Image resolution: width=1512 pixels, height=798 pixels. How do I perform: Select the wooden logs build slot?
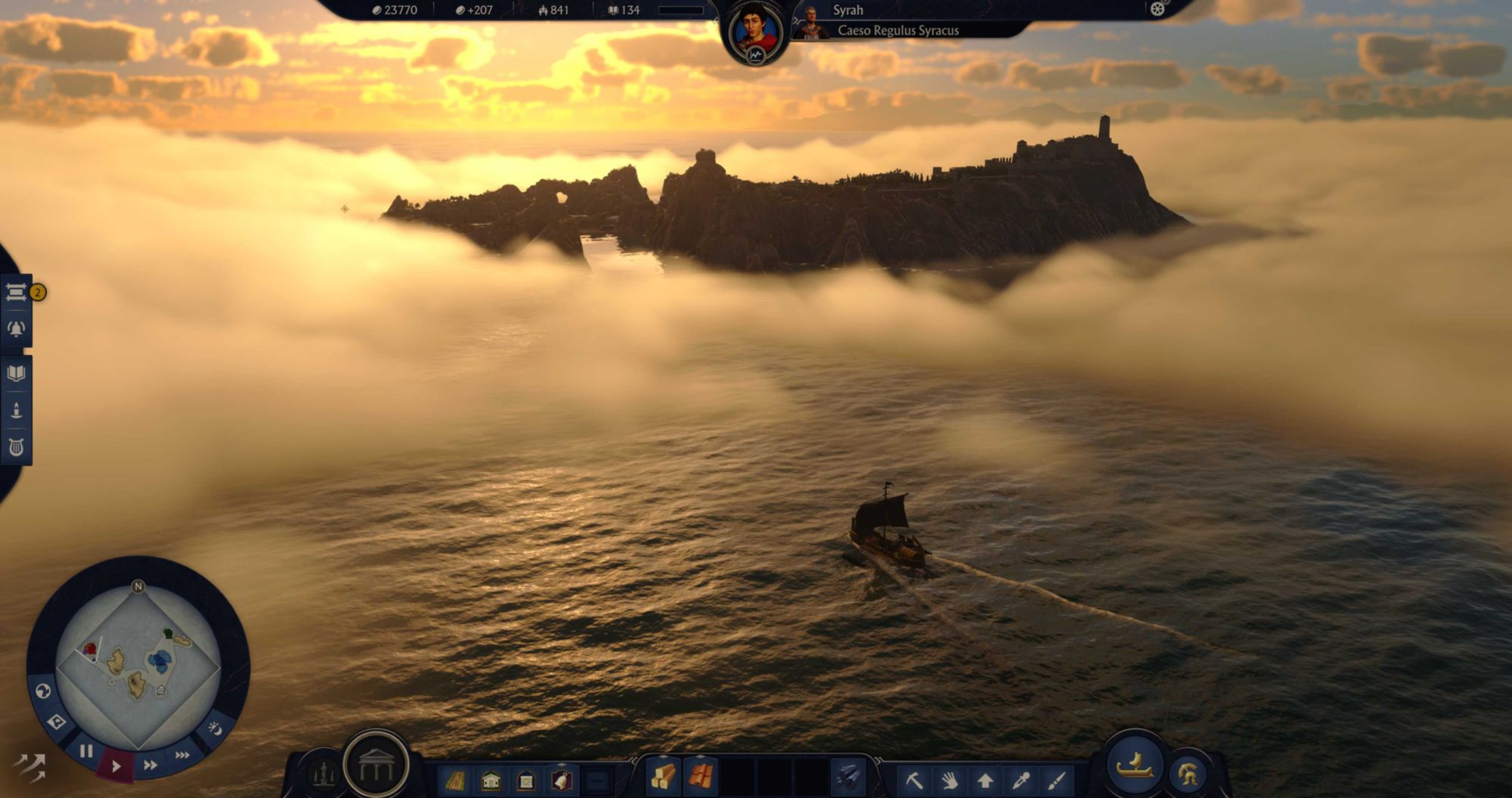[x=663, y=778]
